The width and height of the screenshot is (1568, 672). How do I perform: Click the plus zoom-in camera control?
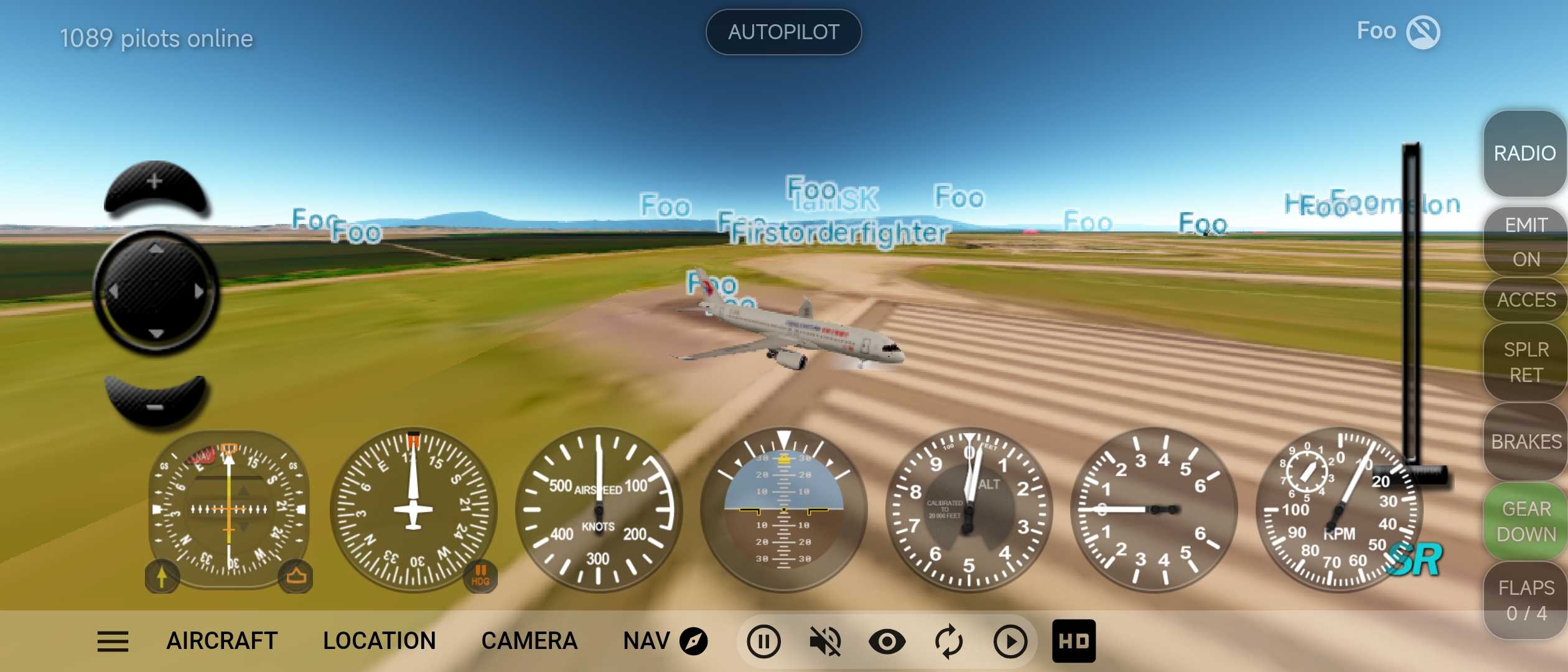(x=155, y=187)
